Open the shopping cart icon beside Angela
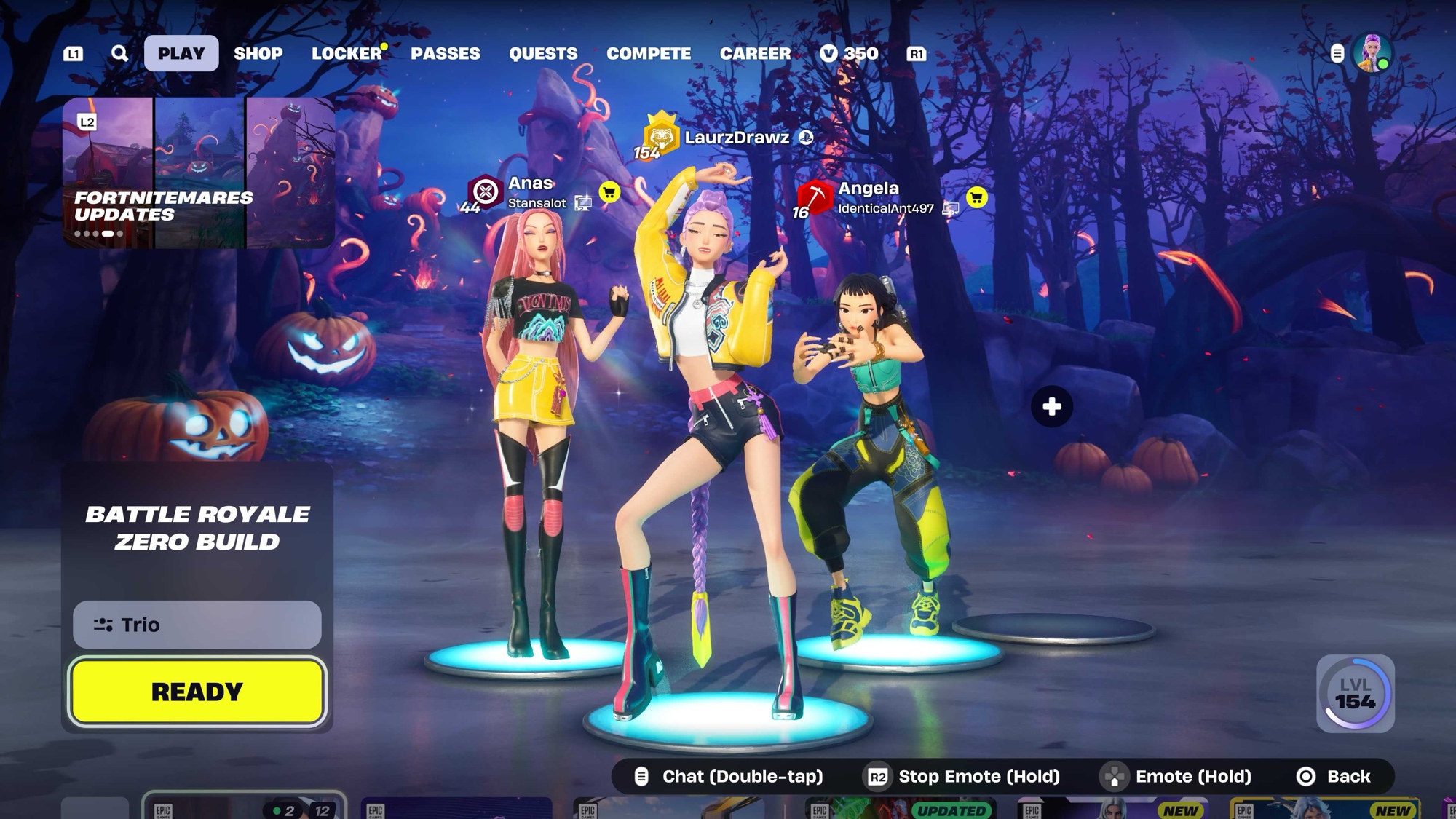Screen dimensions: 1456x819 click(976, 197)
